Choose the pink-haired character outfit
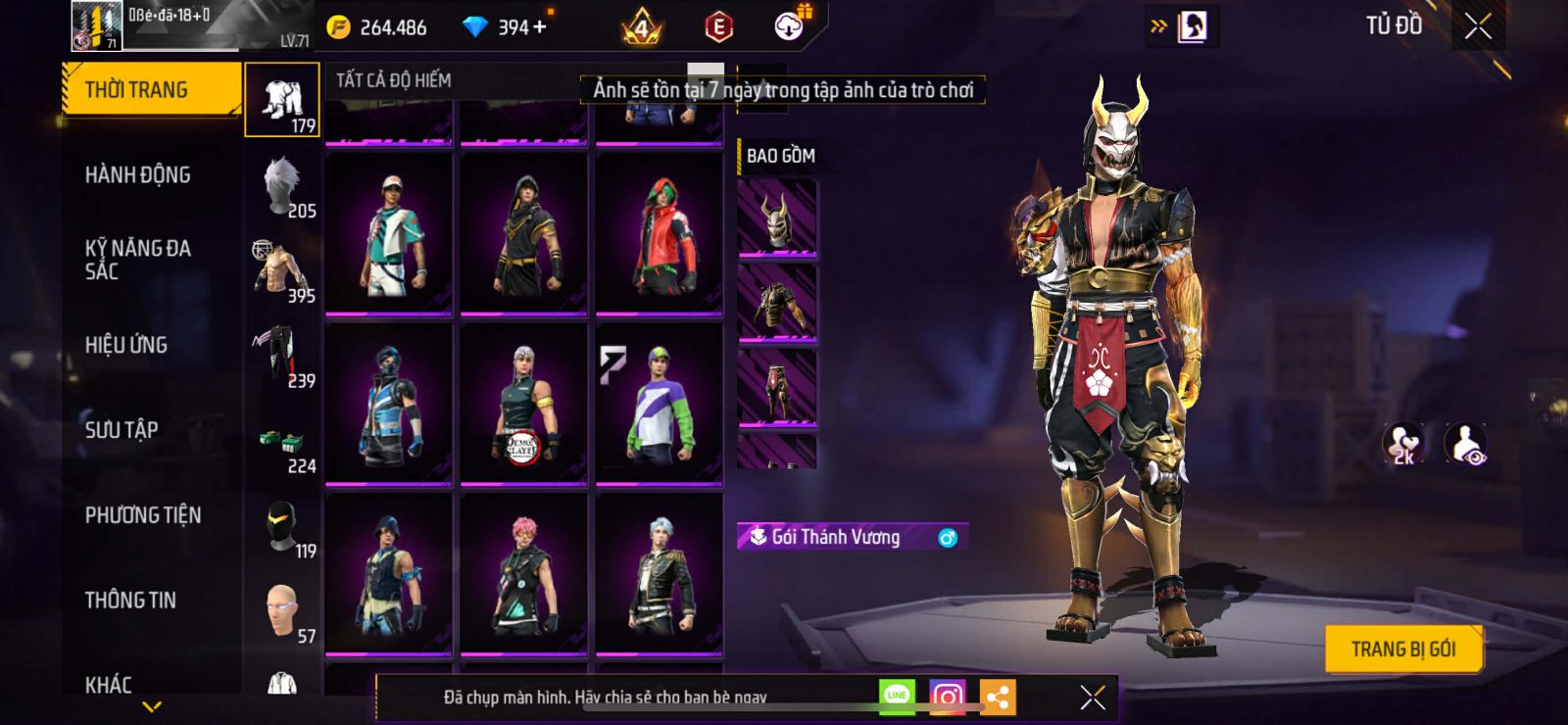 [x=524, y=574]
